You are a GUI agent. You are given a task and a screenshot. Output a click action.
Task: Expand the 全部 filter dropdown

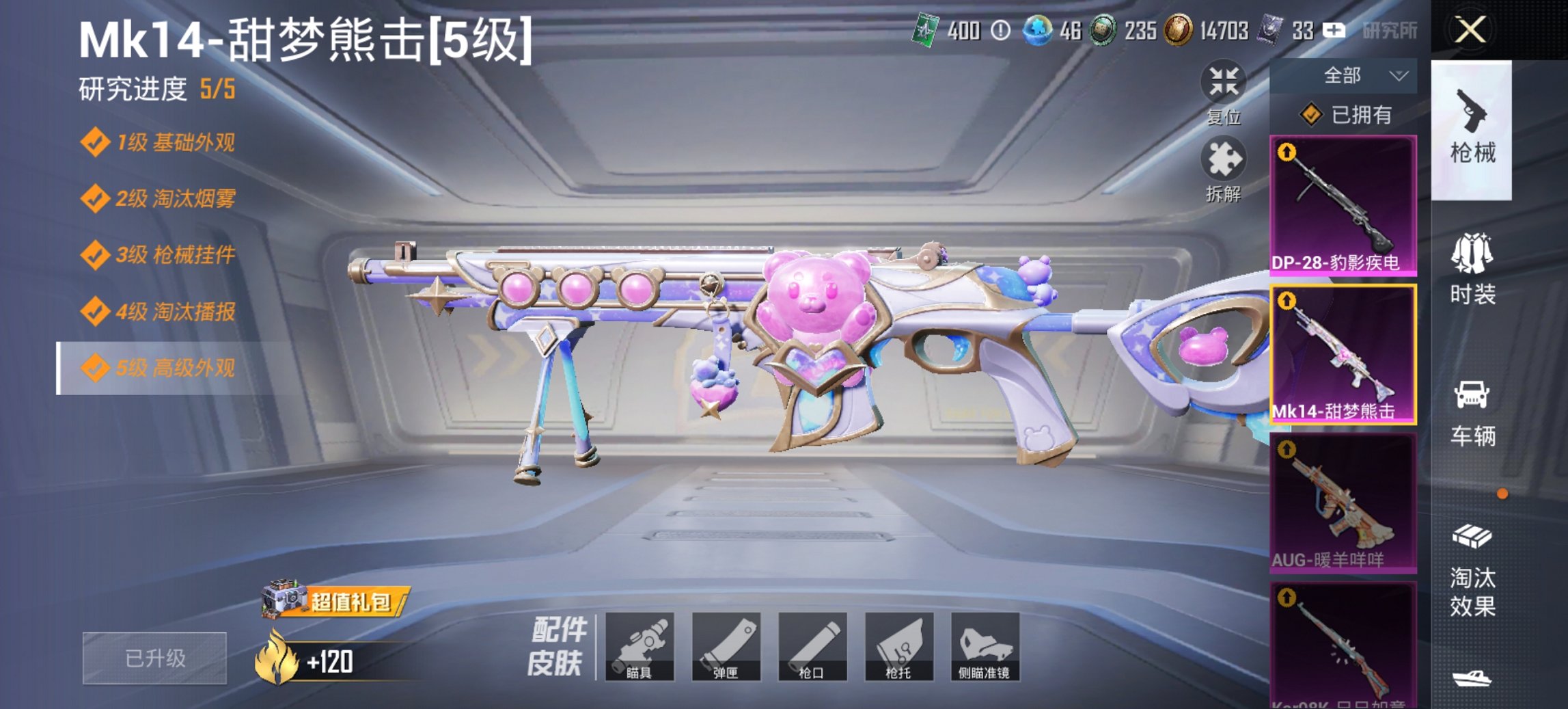coord(1360,75)
